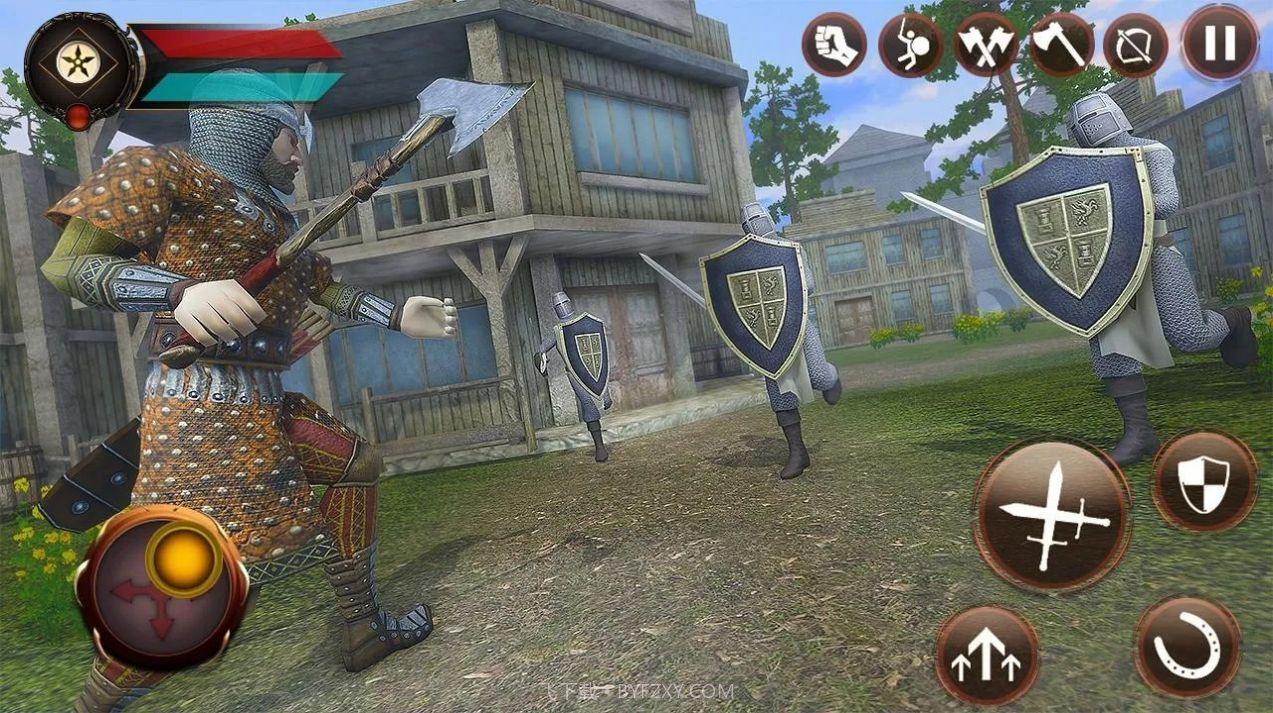Equip the dual crossed axes weapon
Image resolution: width=1273 pixels, height=713 pixels.
985,45
